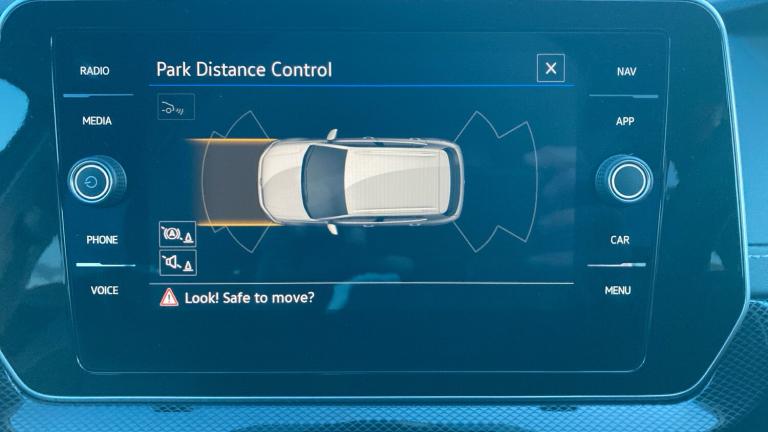Switch to the MEDIA source
Viewport: 768px width, 432px height.
[x=97, y=121]
